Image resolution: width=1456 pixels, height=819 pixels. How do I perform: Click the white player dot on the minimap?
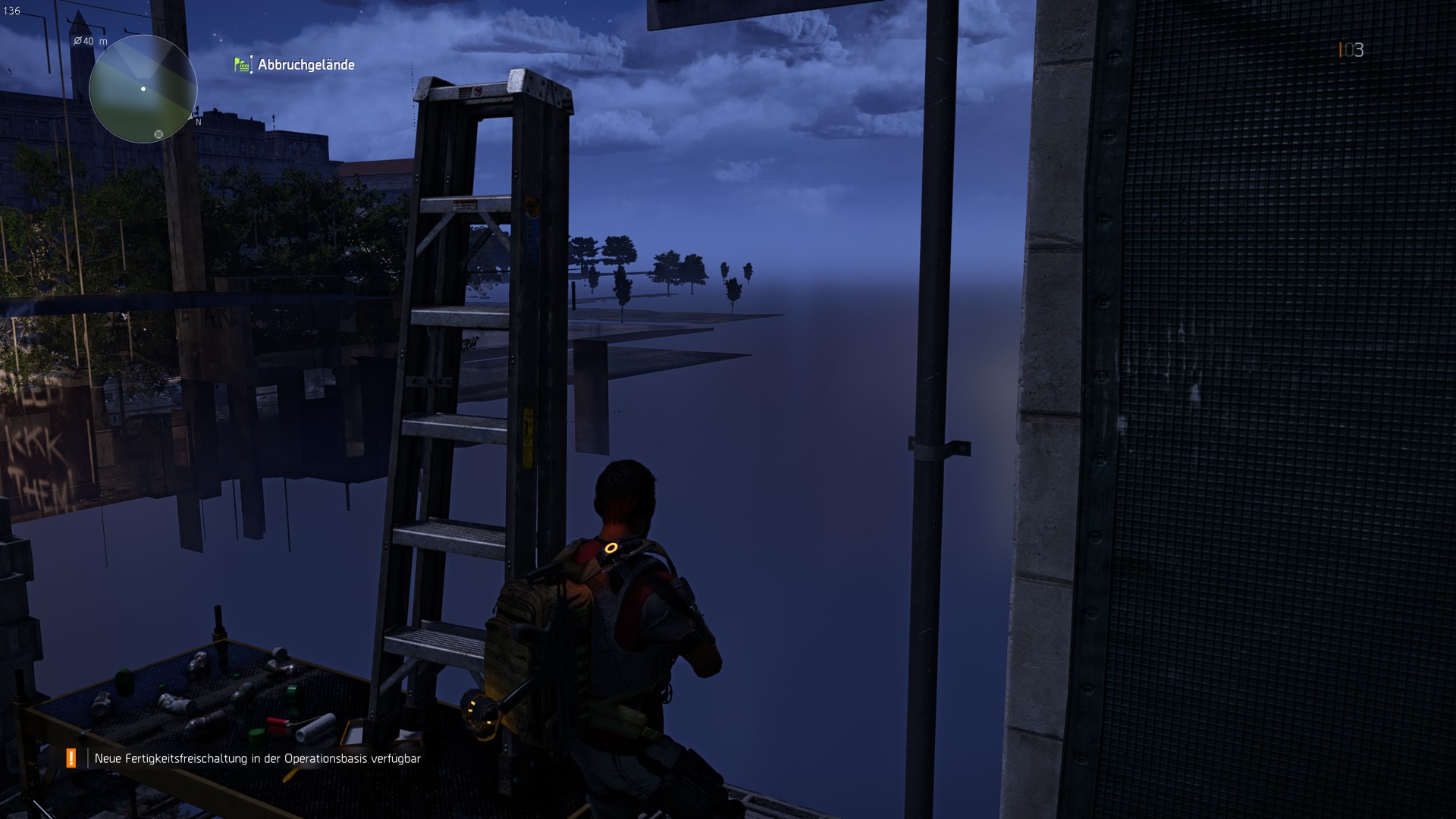pyautogui.click(x=143, y=89)
